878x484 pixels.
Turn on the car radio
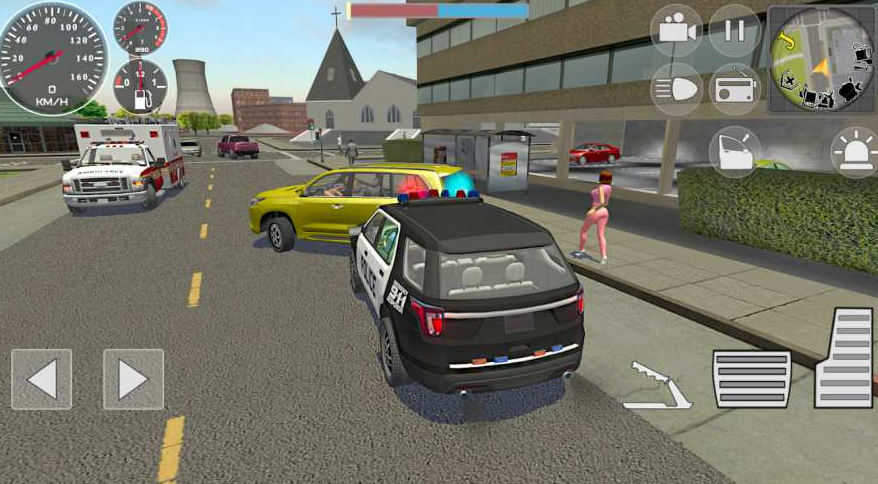pyautogui.click(x=734, y=89)
